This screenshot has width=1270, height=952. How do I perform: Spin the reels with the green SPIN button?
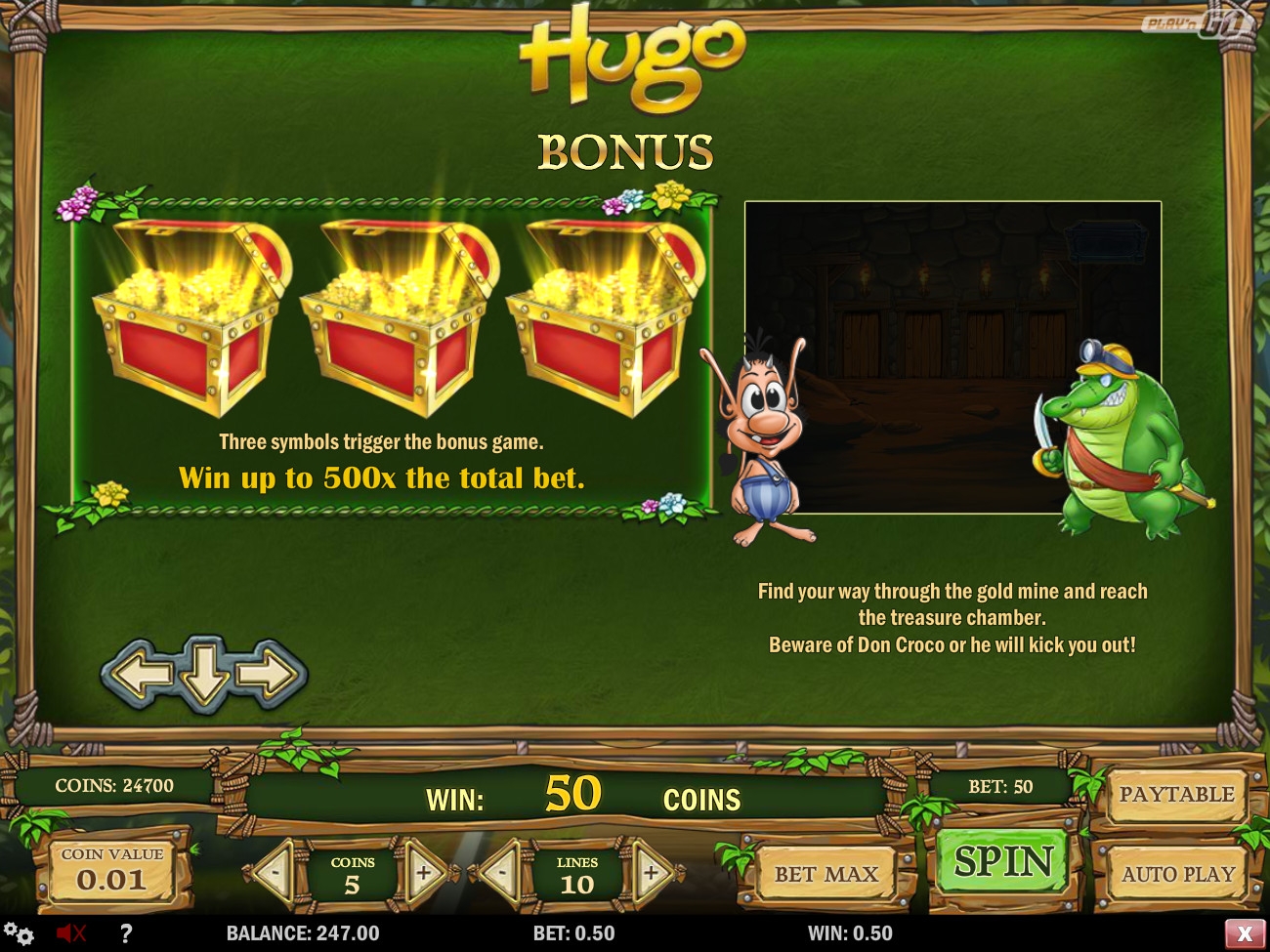coord(1002,861)
